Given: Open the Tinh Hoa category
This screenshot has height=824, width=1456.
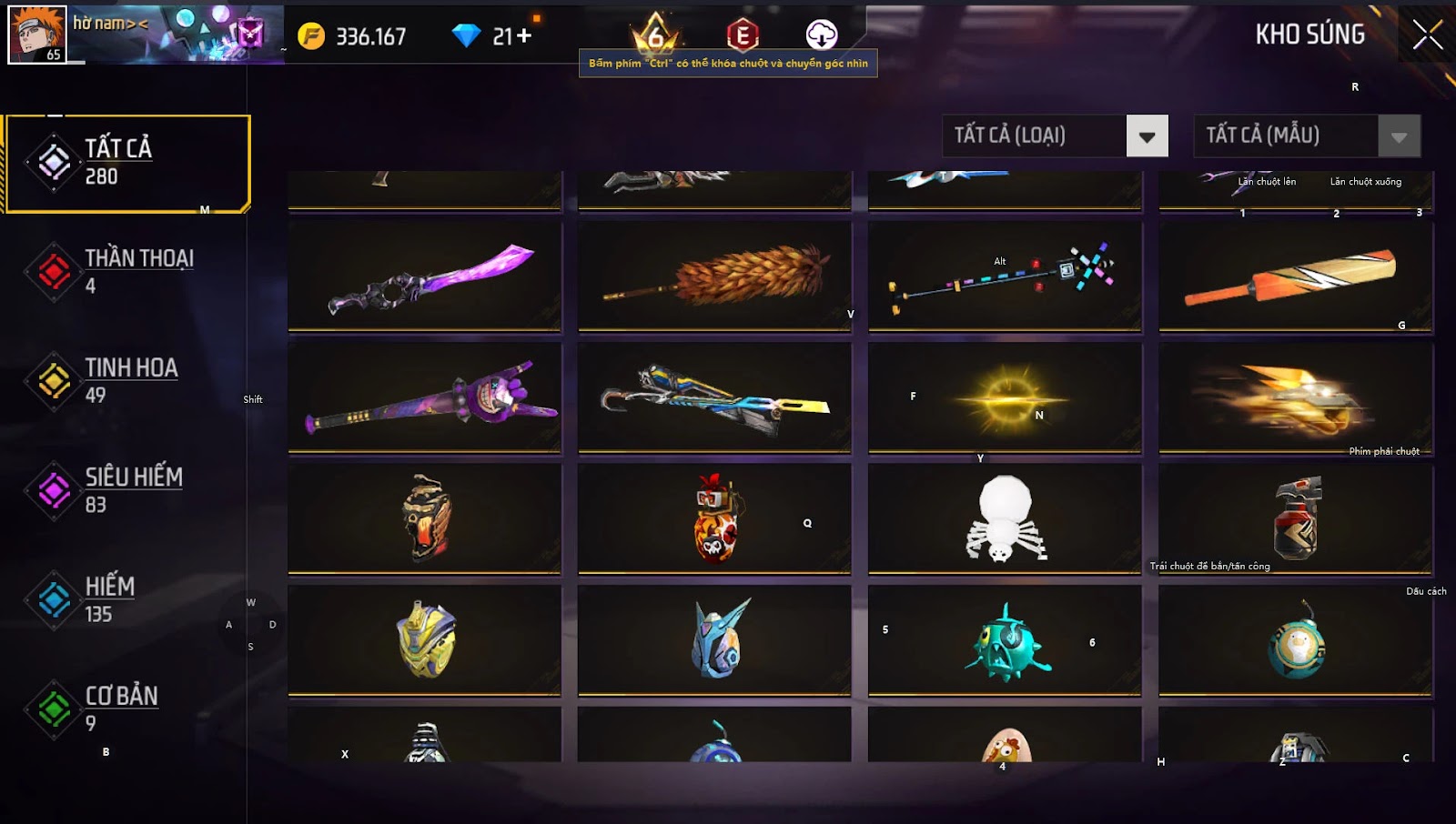Looking at the screenshot, I should point(126,380).
